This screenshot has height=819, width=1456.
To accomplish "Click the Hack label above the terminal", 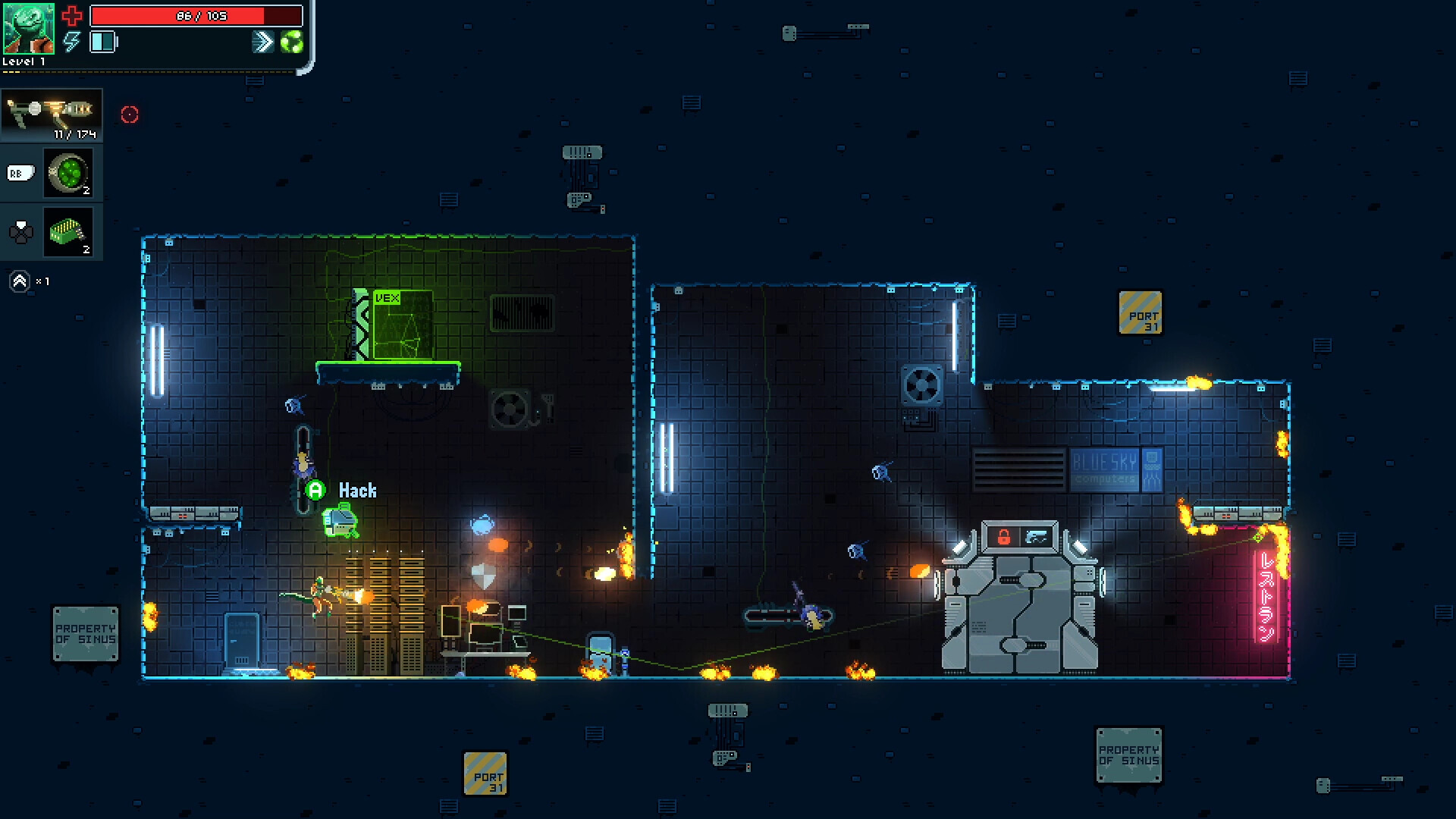I will coord(356,490).
